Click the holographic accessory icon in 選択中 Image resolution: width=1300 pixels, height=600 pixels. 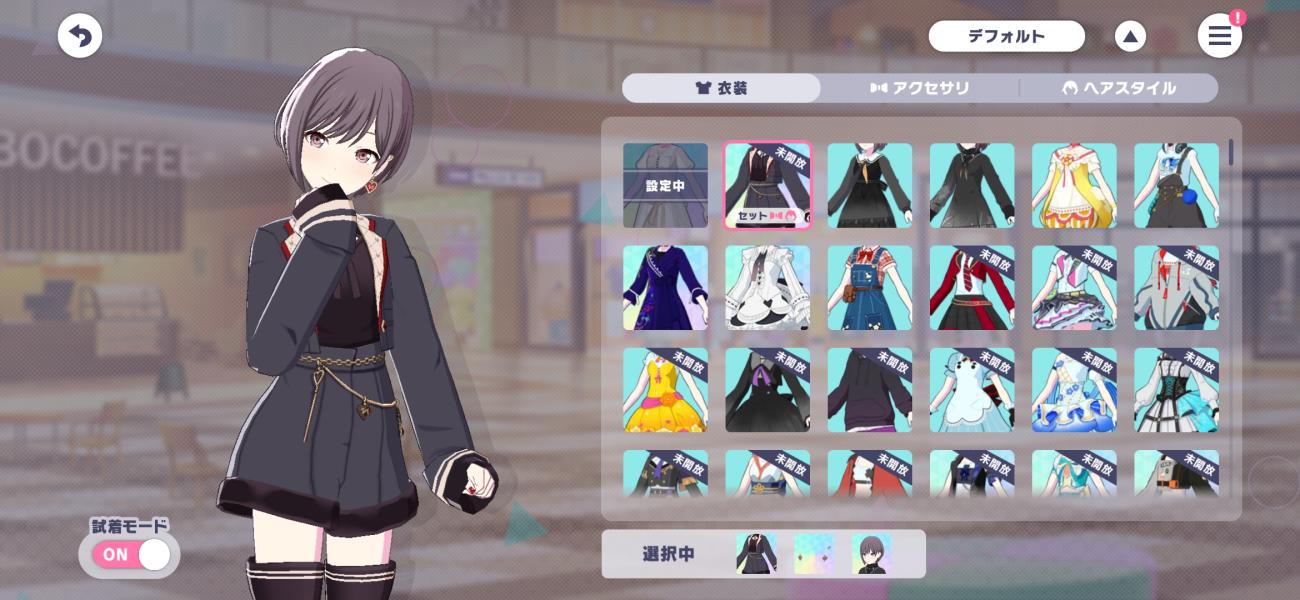tap(813, 554)
